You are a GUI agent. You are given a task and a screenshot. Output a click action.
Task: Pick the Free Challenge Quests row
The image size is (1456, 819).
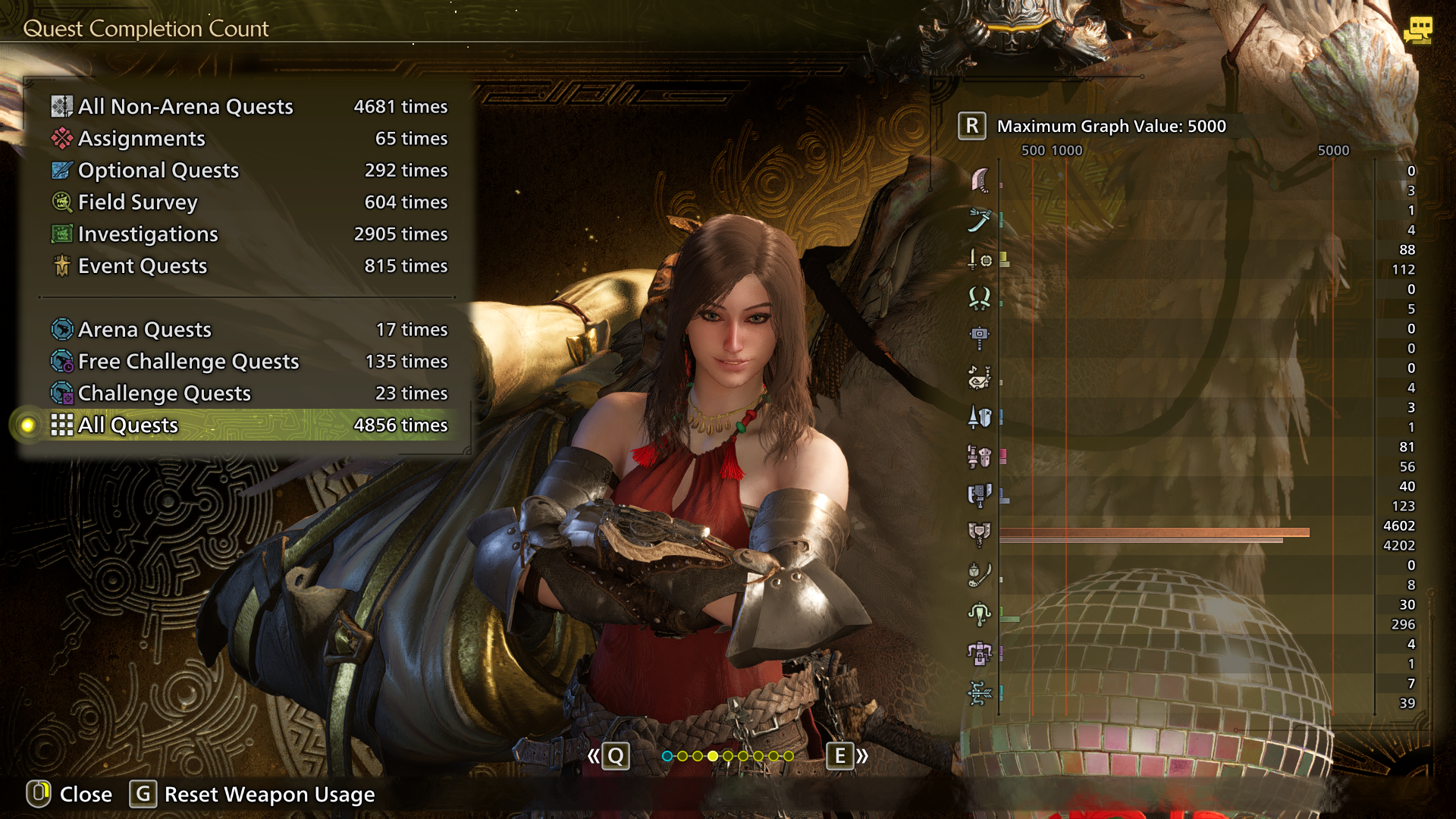(x=249, y=362)
